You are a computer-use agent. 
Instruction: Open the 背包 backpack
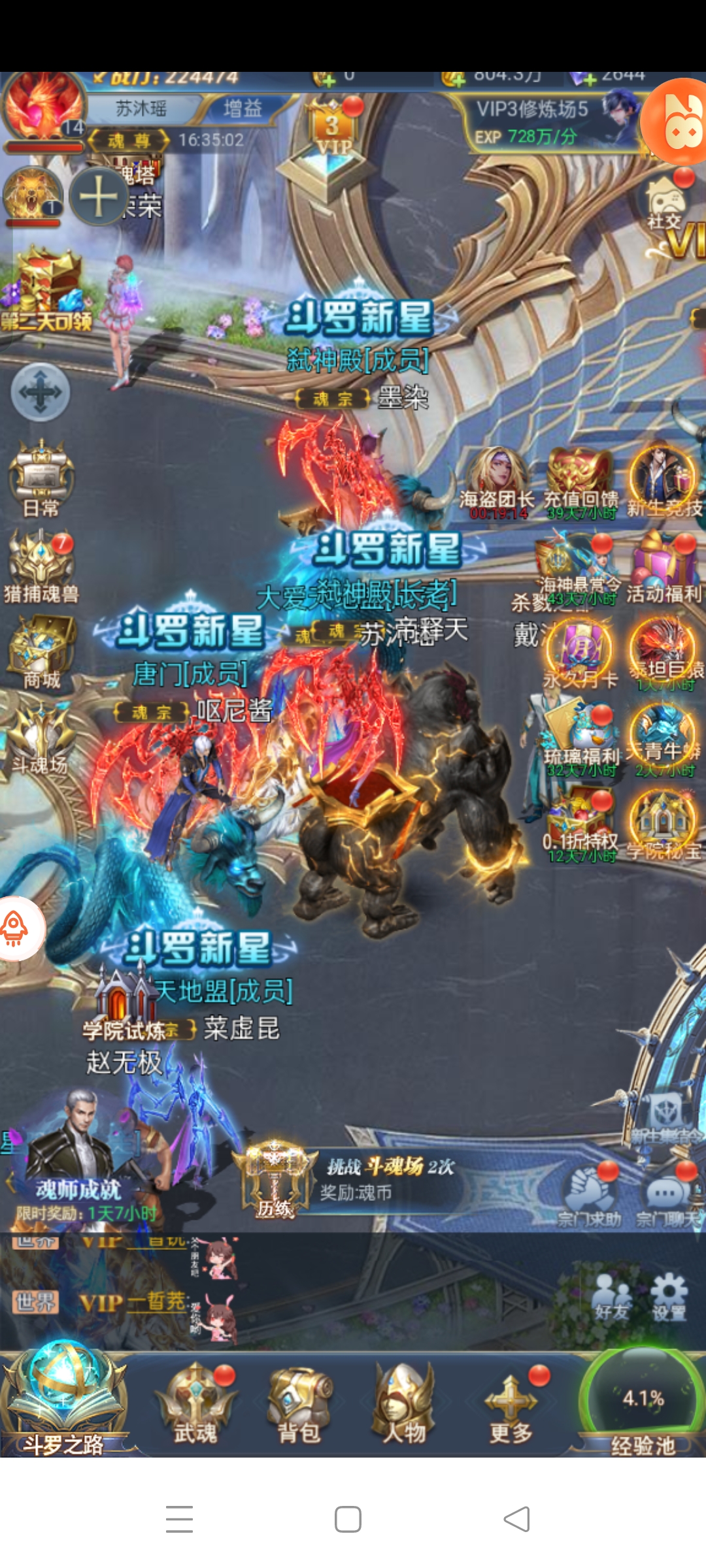pos(300,1403)
